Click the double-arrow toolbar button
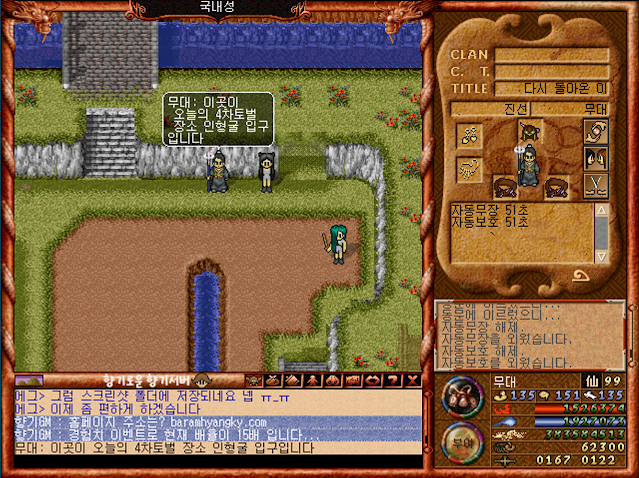This screenshot has width=639, height=478. pos(372,380)
